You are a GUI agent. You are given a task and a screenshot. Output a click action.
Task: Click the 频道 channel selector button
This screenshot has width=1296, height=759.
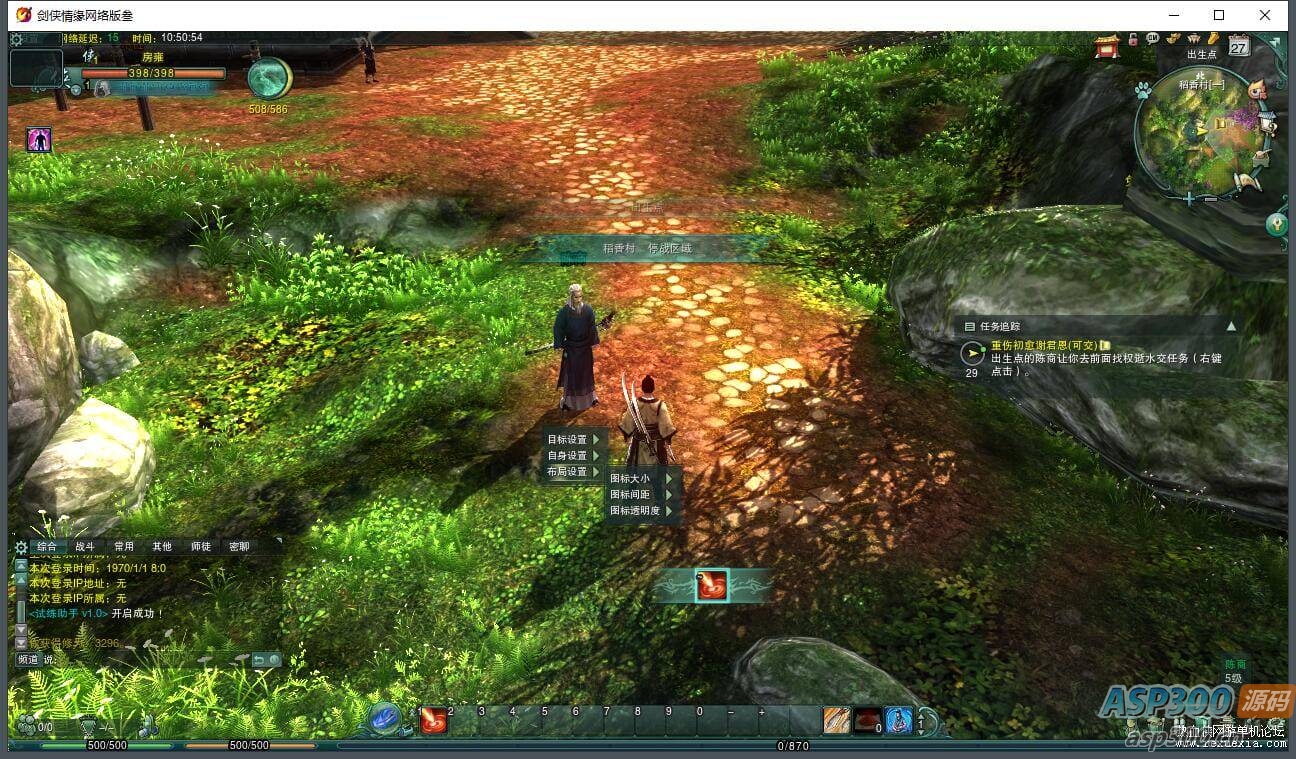pos(28,660)
